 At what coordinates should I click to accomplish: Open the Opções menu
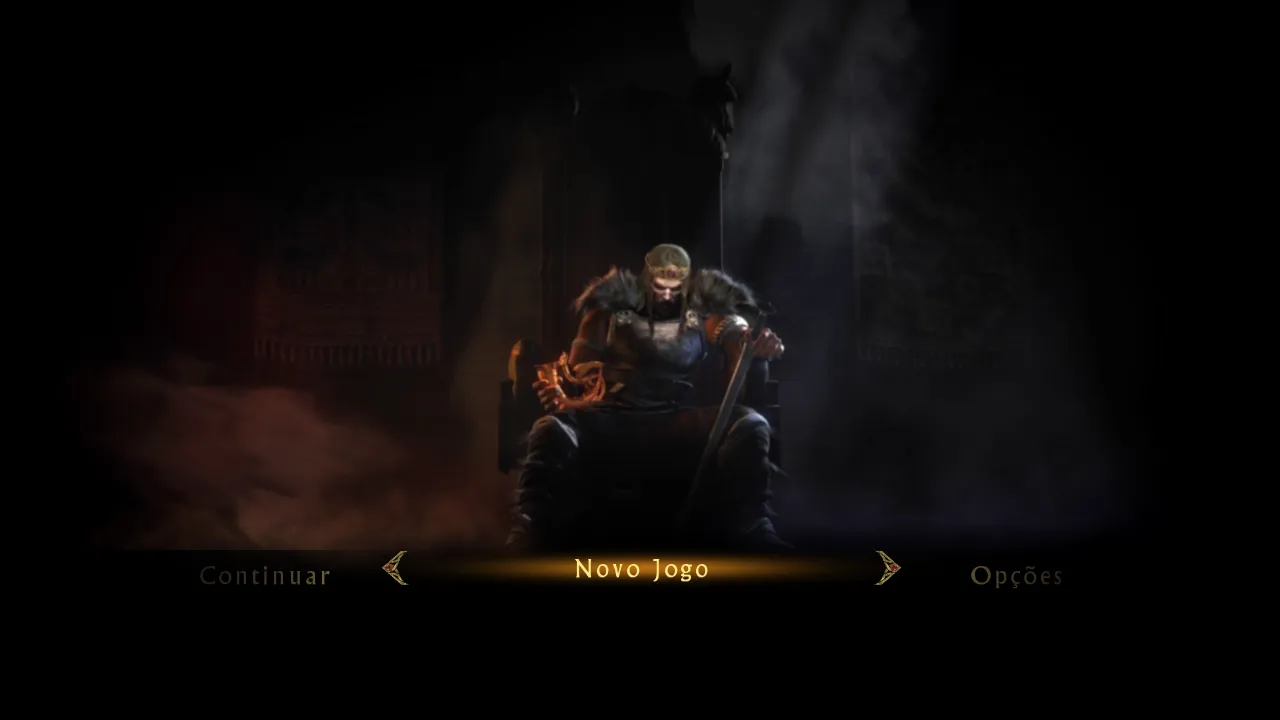(1016, 576)
